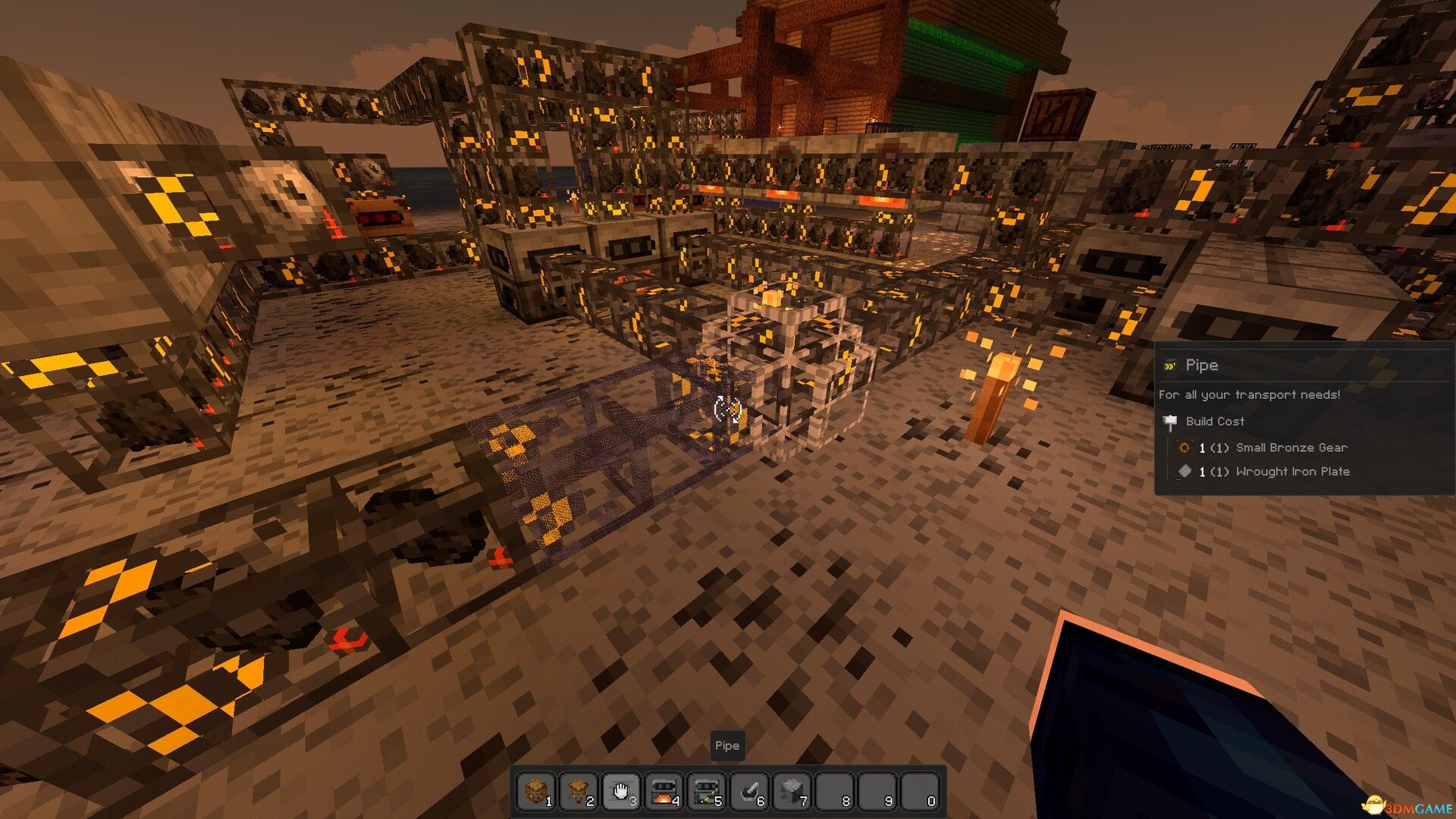Select the Pipe in hotbar slot 3
The height and width of the screenshot is (819, 1456).
622,792
